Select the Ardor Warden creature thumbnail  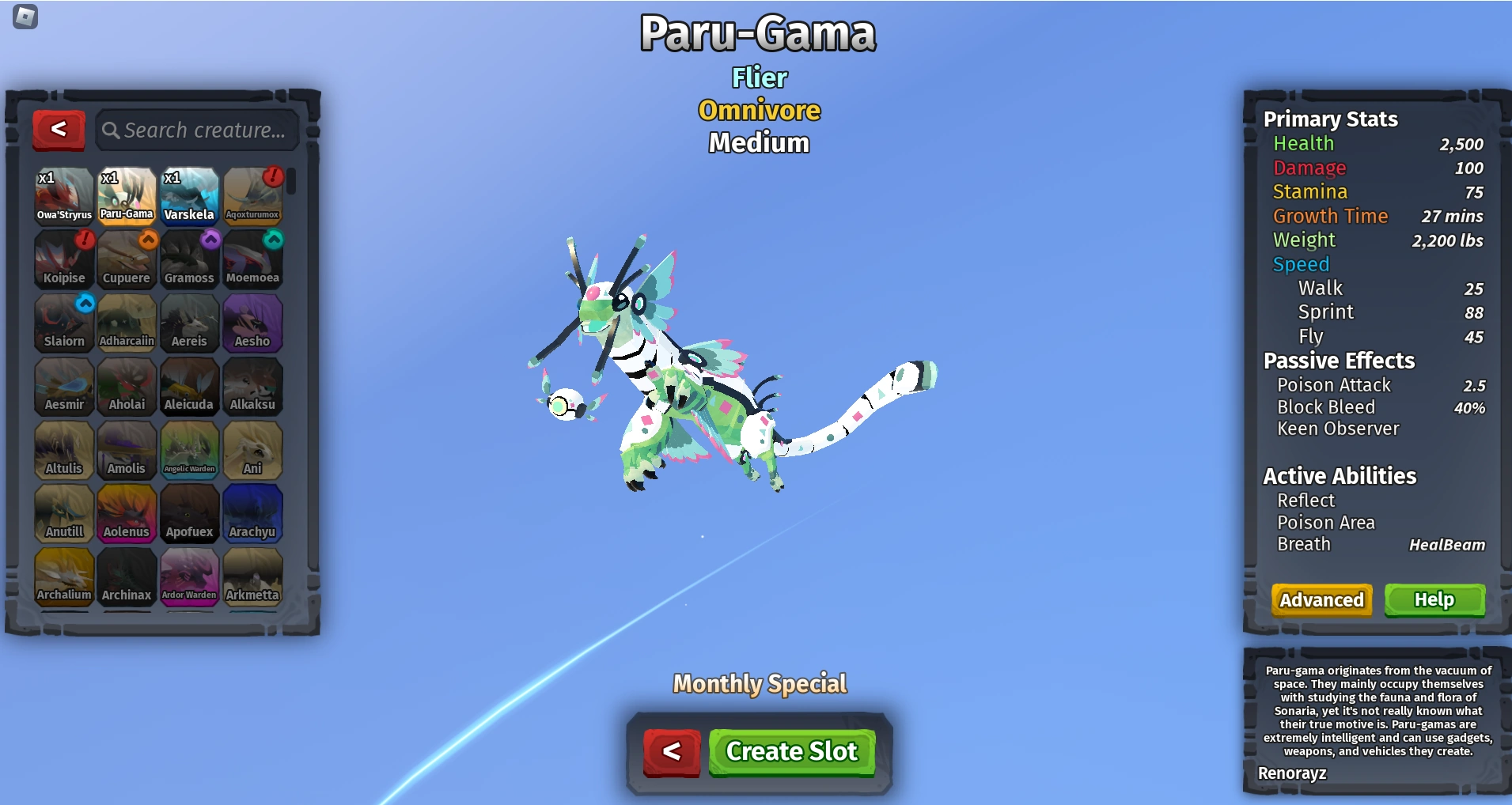pos(190,576)
